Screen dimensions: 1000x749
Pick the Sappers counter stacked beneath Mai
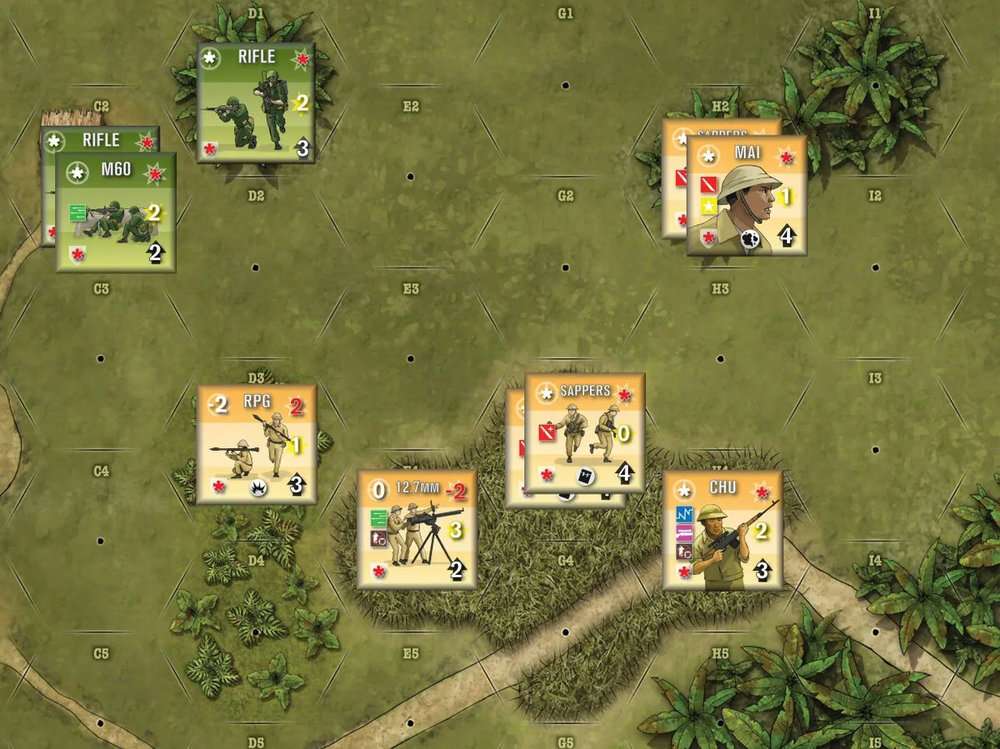coord(674,180)
